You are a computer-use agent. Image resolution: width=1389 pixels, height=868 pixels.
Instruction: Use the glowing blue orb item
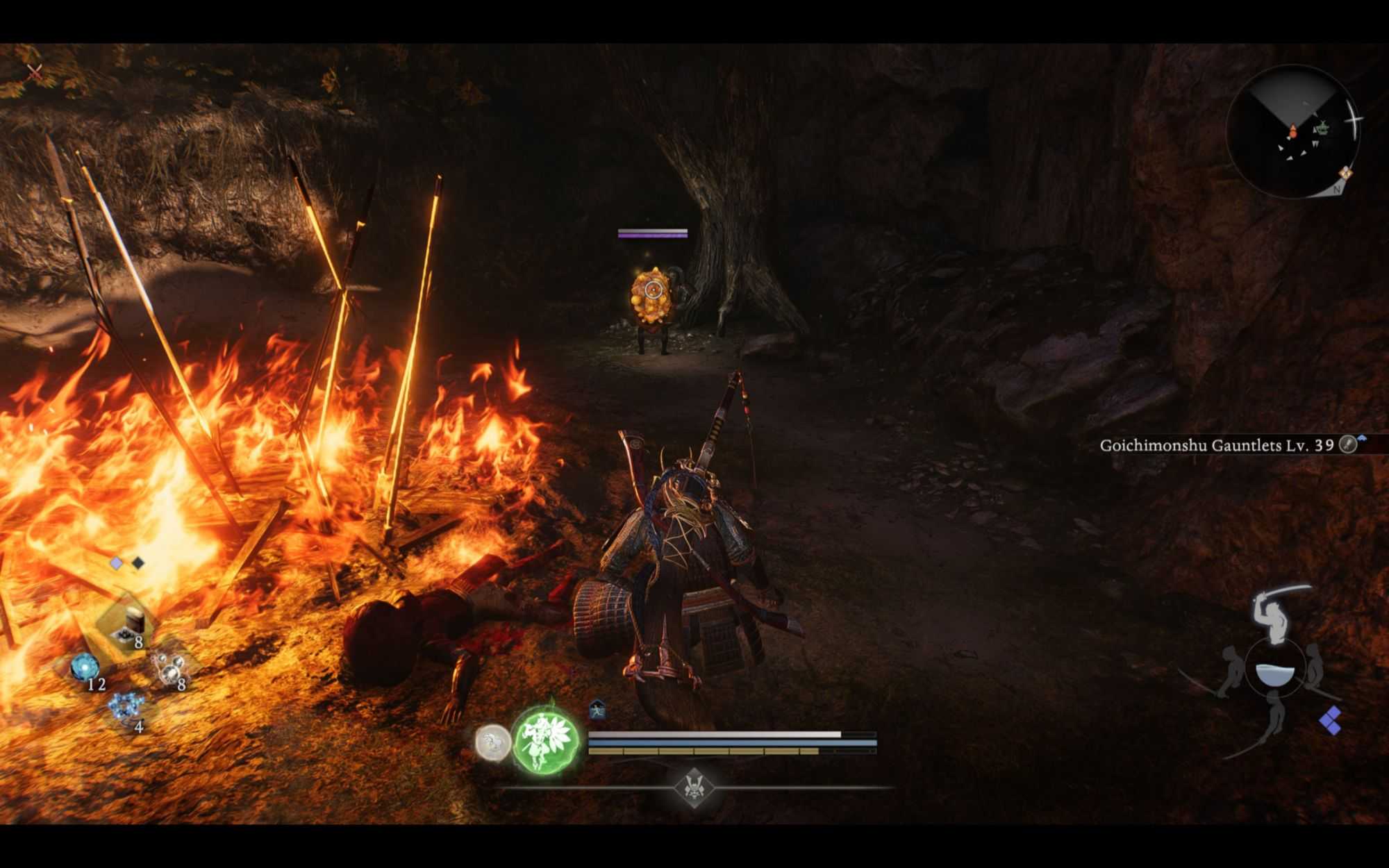(85, 667)
